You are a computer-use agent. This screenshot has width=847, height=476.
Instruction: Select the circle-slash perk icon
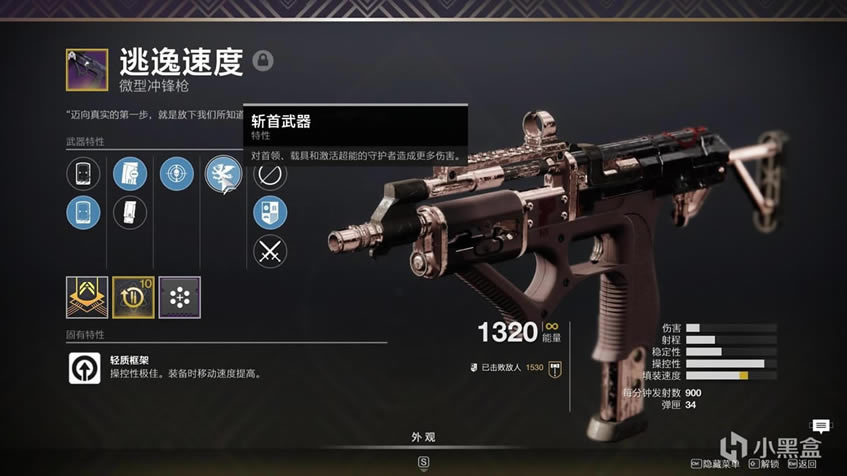click(270, 175)
